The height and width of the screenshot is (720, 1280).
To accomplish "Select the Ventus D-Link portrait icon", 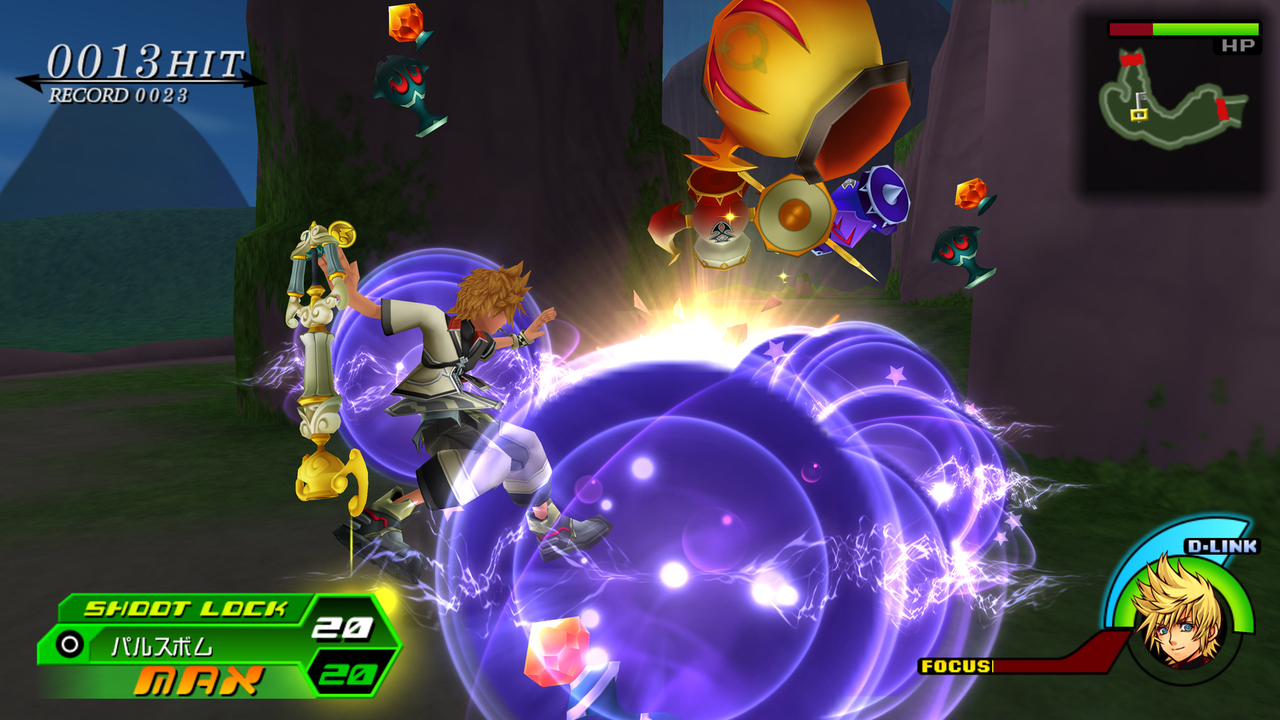I will click(1180, 620).
